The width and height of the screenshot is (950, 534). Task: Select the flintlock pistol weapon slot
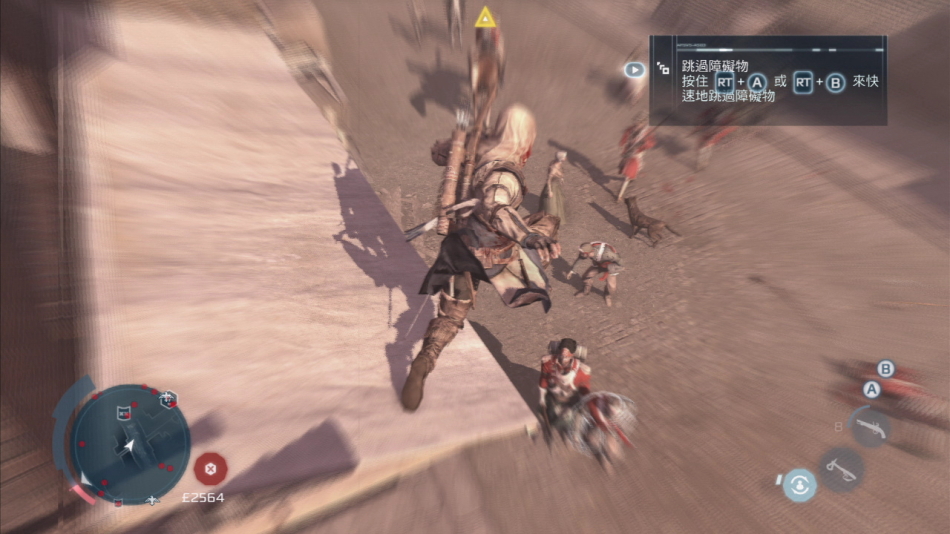[x=869, y=426]
